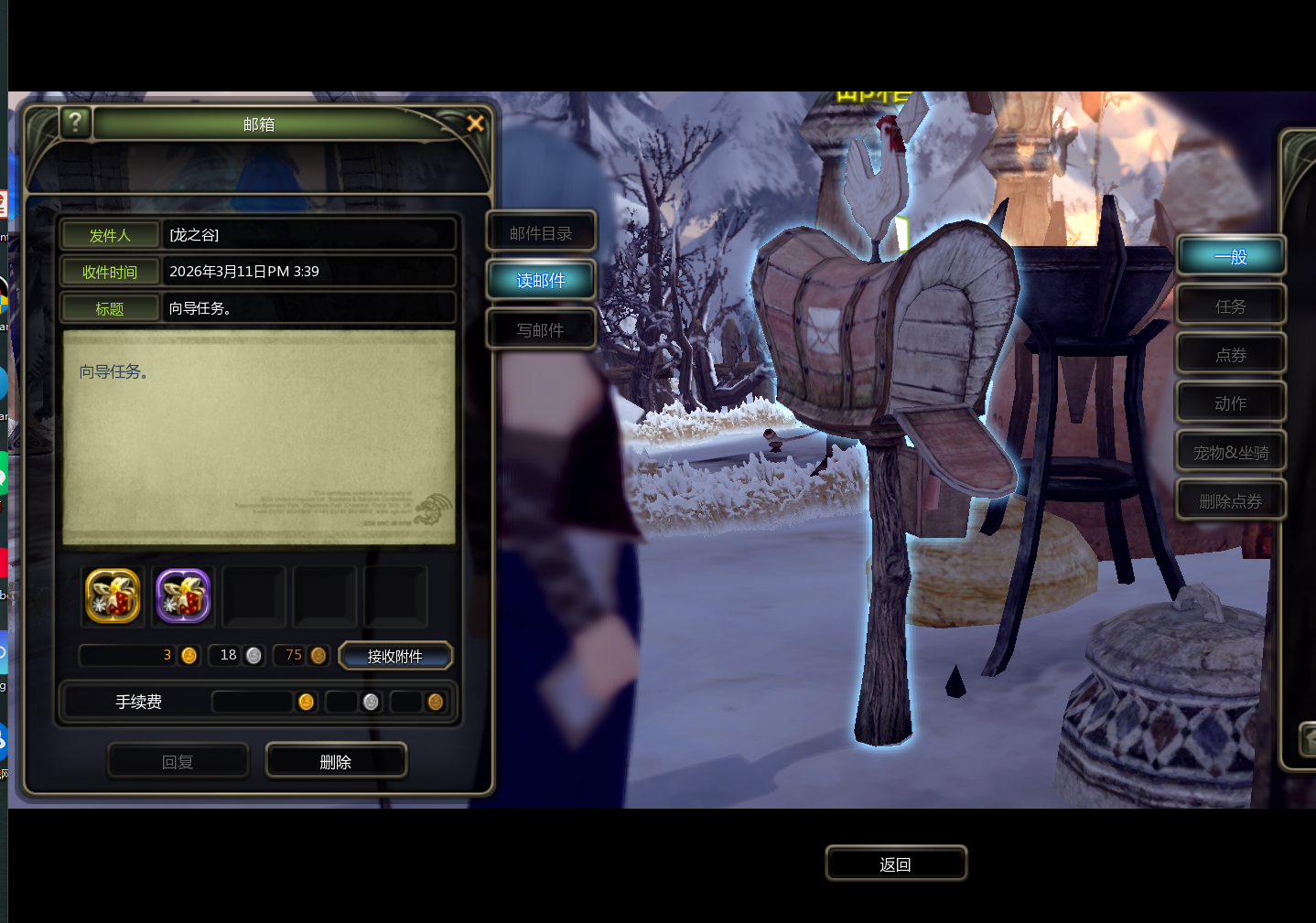Choose the 一般 general category tab
The image size is (1316, 923).
[1230, 257]
